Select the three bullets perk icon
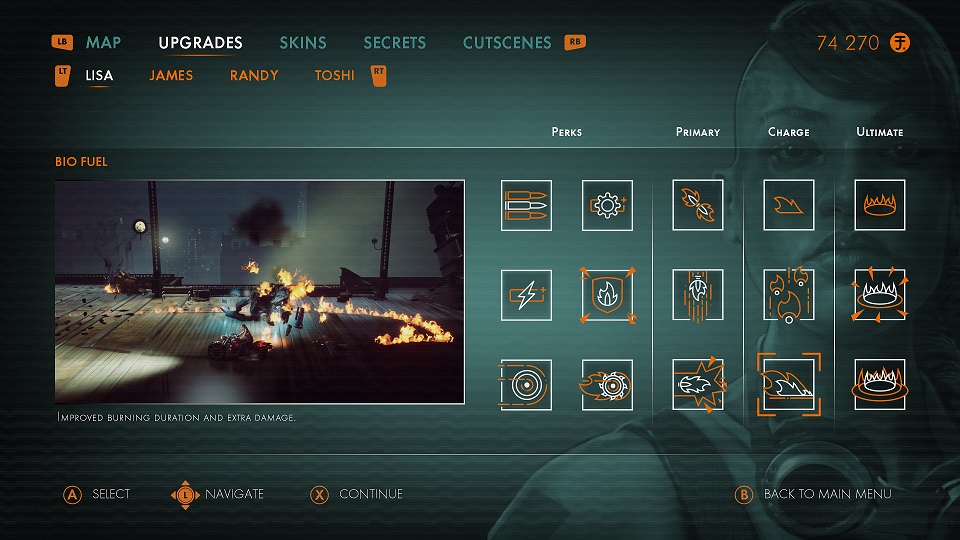Screen dimensions: 960x540 point(526,205)
